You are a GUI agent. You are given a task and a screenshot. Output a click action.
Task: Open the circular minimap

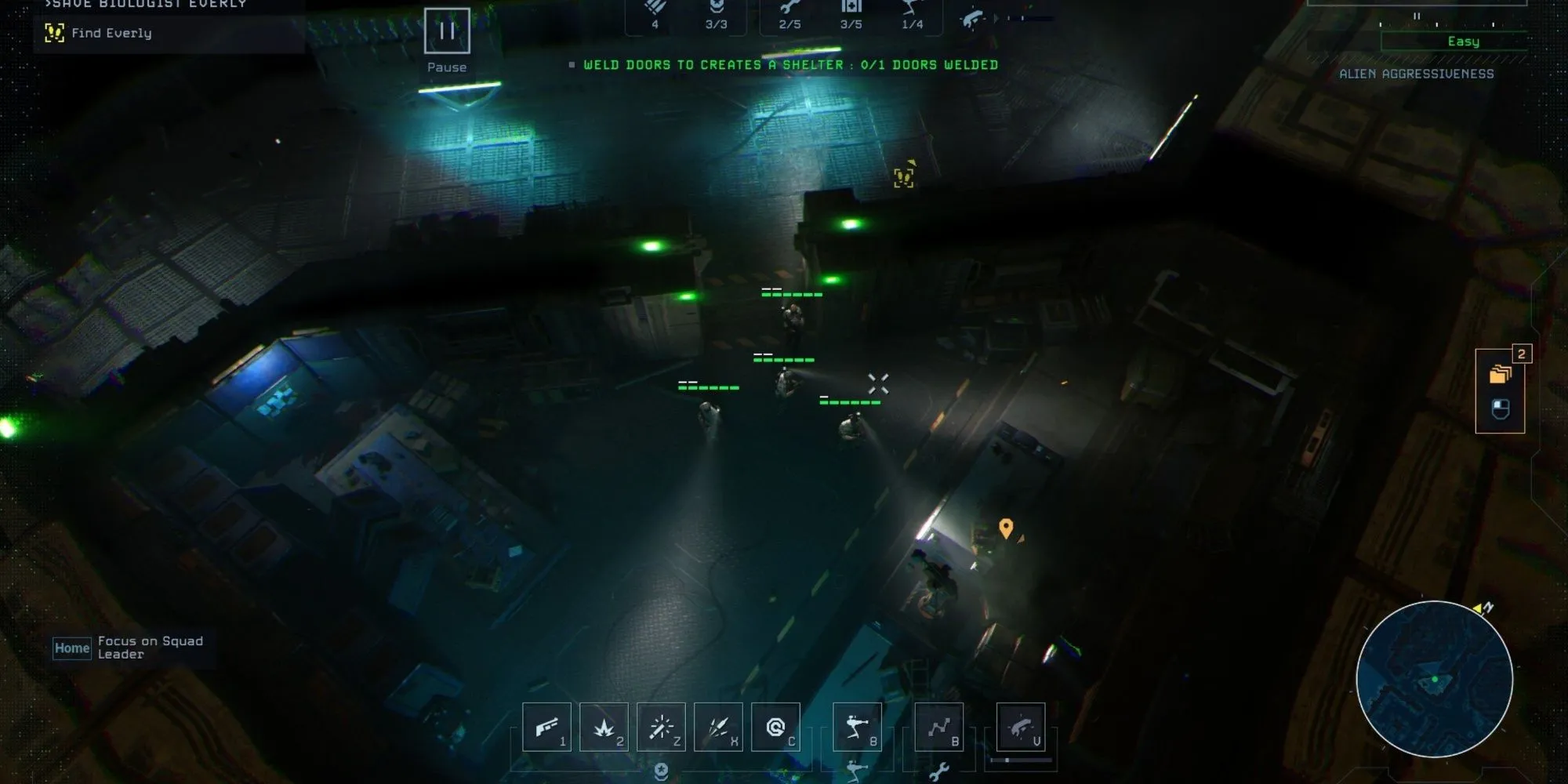(1434, 679)
